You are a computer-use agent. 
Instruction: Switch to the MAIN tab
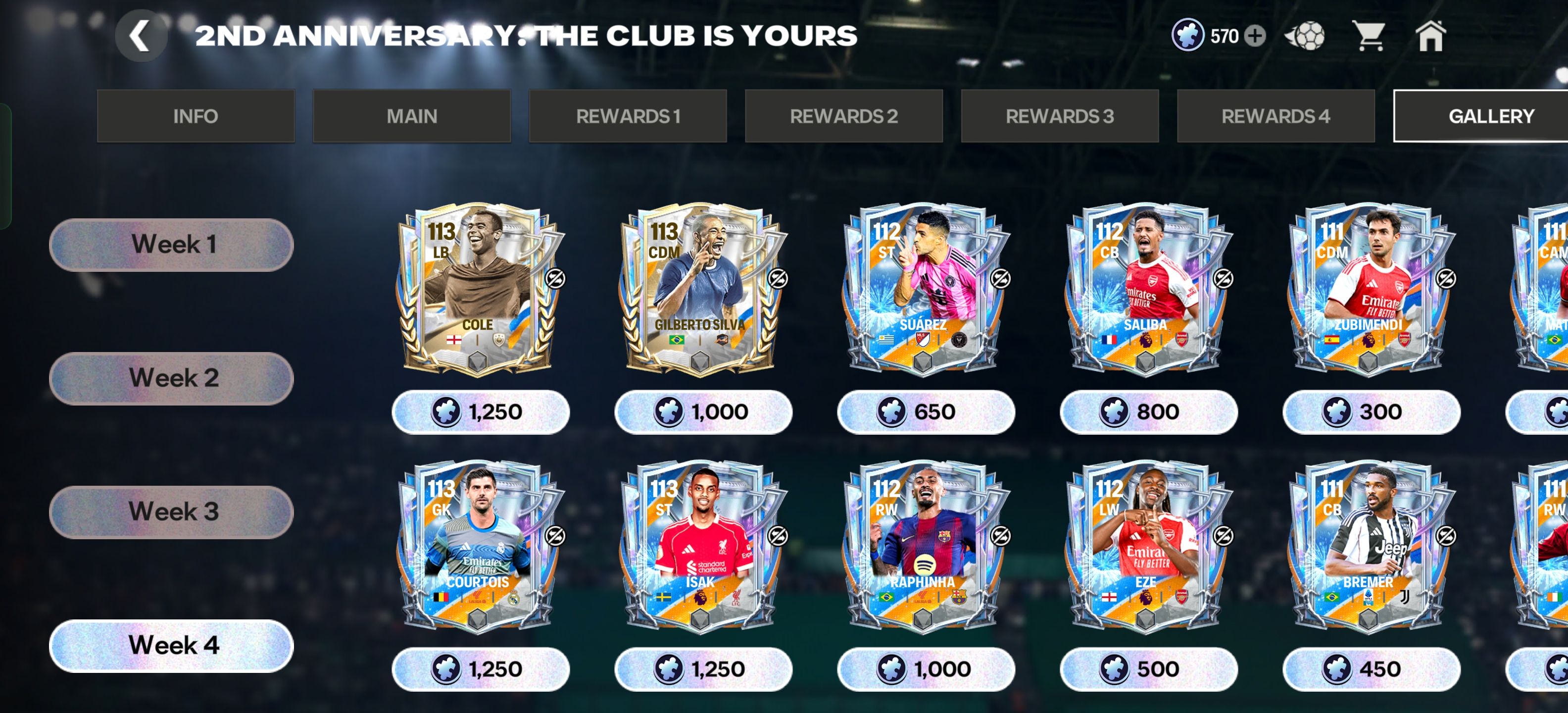(411, 116)
